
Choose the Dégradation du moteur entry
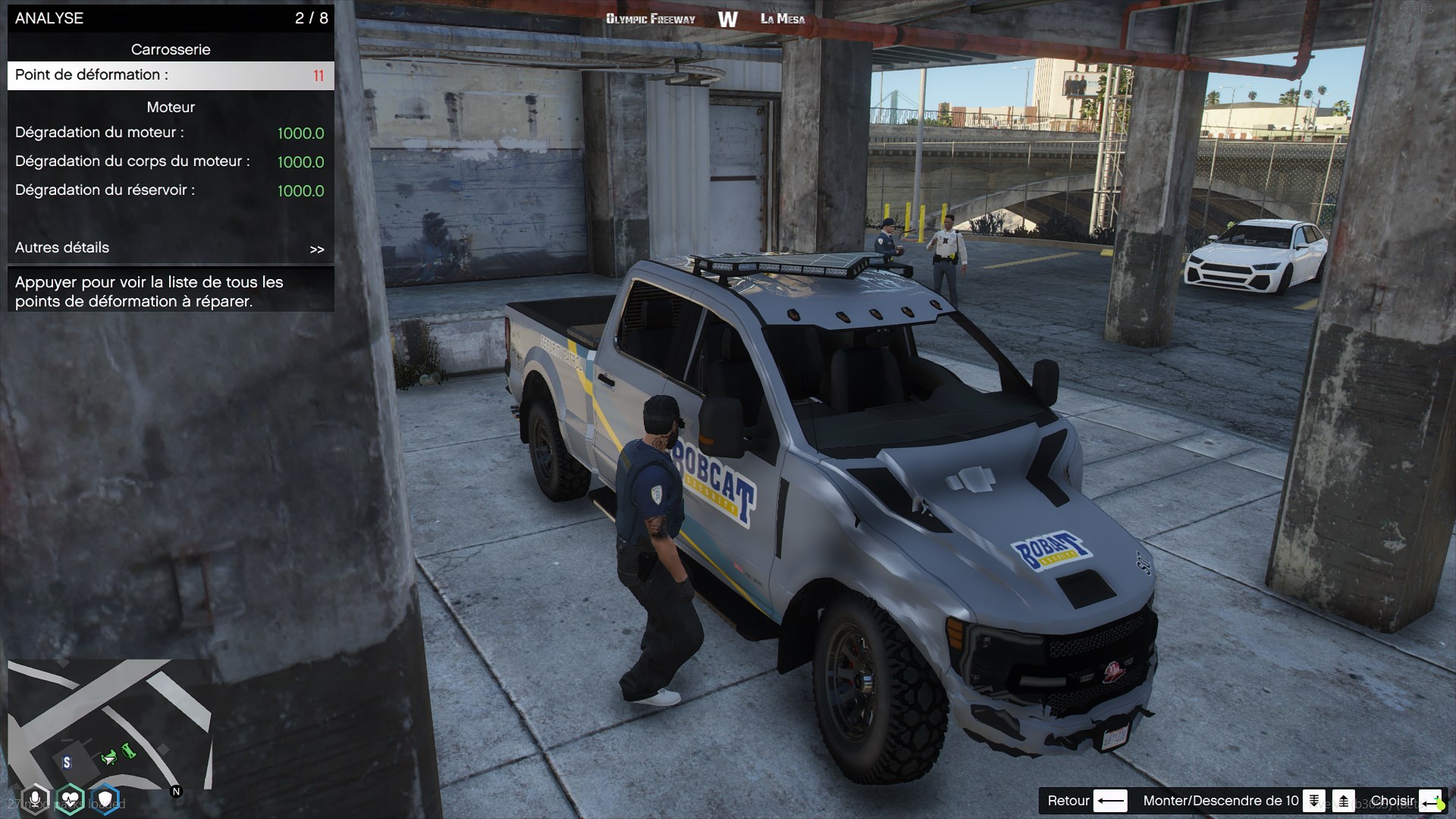pos(171,133)
